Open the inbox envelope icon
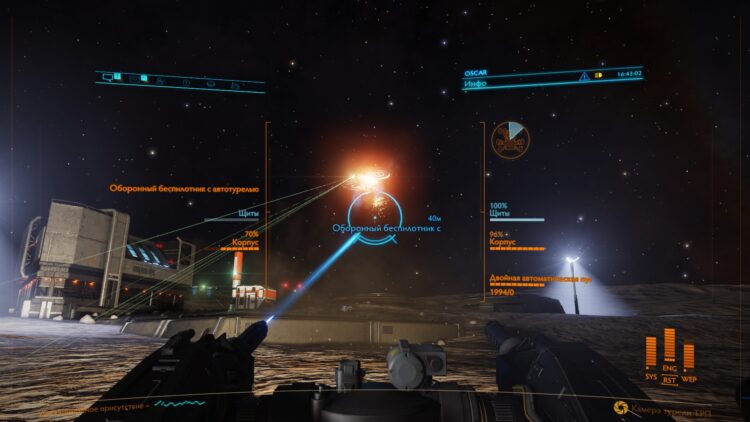 (x=134, y=77)
